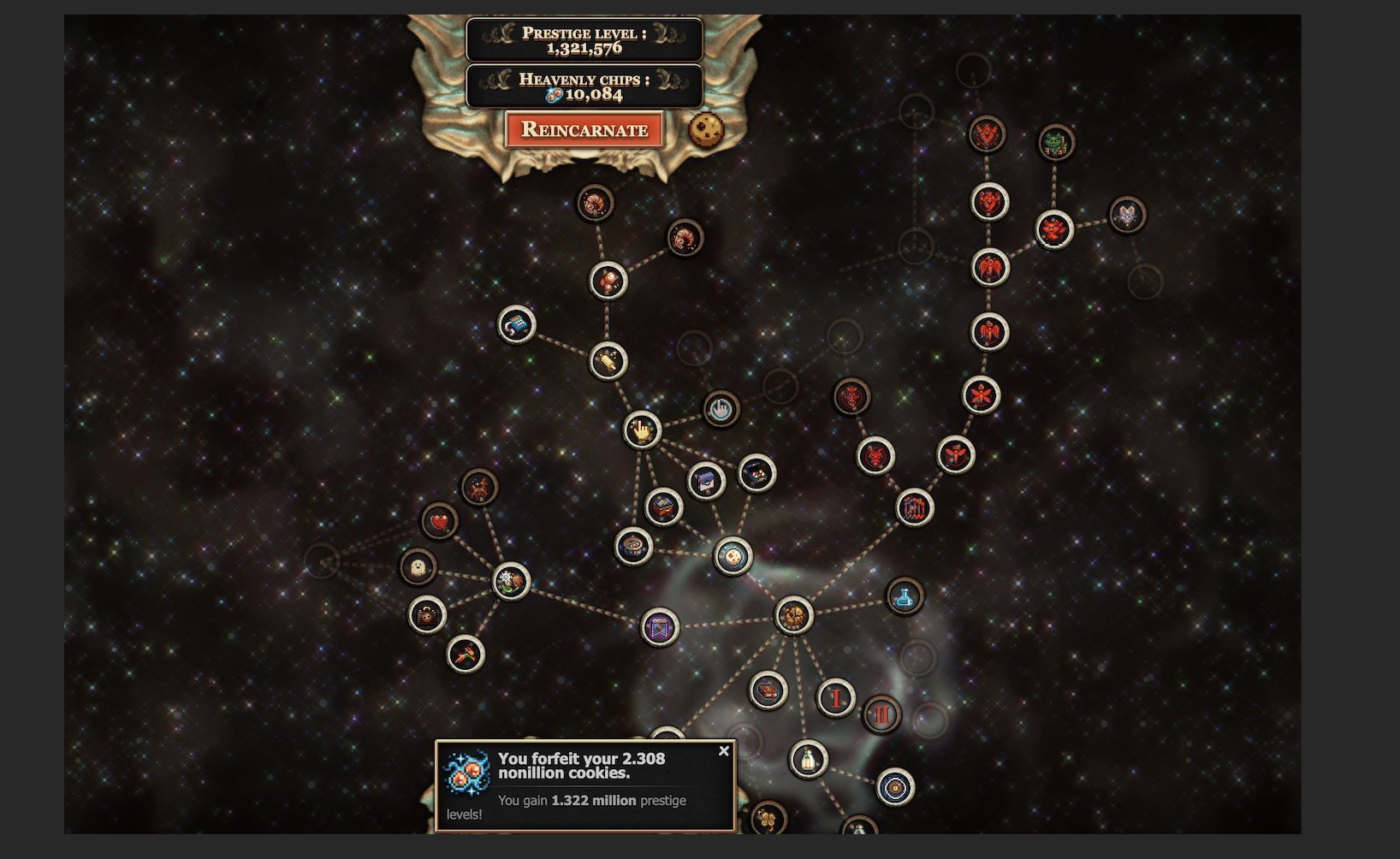
Task: Choose the white ghost upgrade node
Action: coord(418,567)
